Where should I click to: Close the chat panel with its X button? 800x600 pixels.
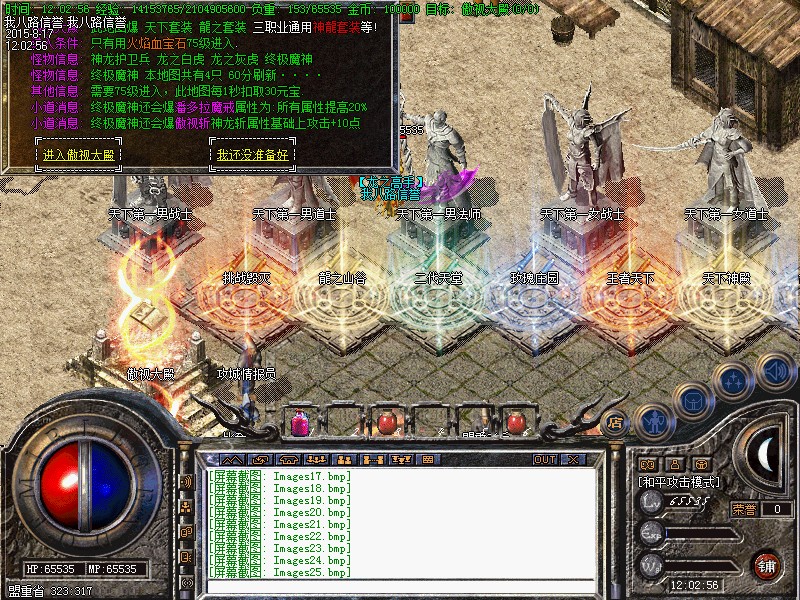pyautogui.click(x=573, y=460)
